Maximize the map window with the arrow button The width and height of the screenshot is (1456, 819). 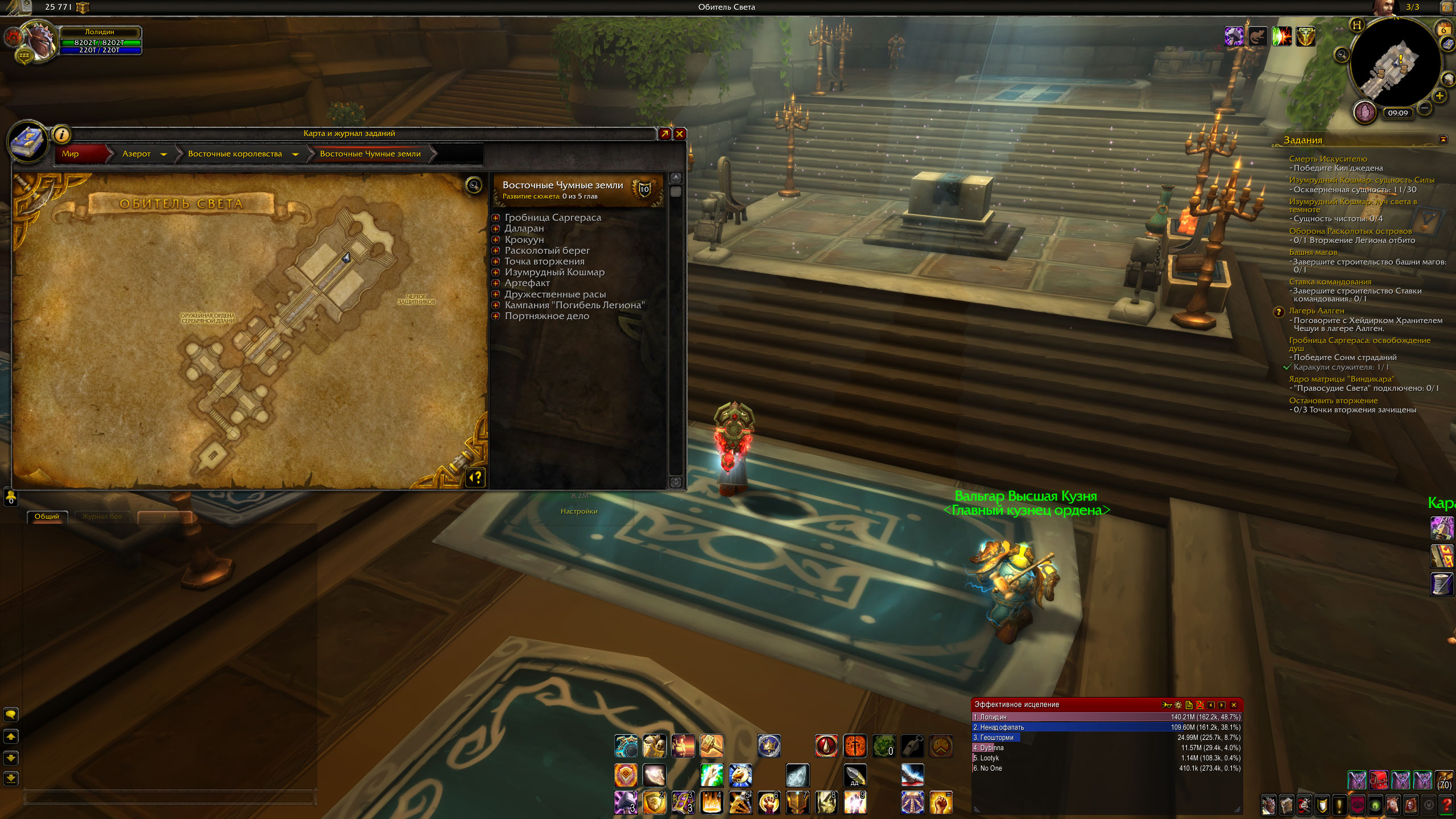(x=664, y=134)
